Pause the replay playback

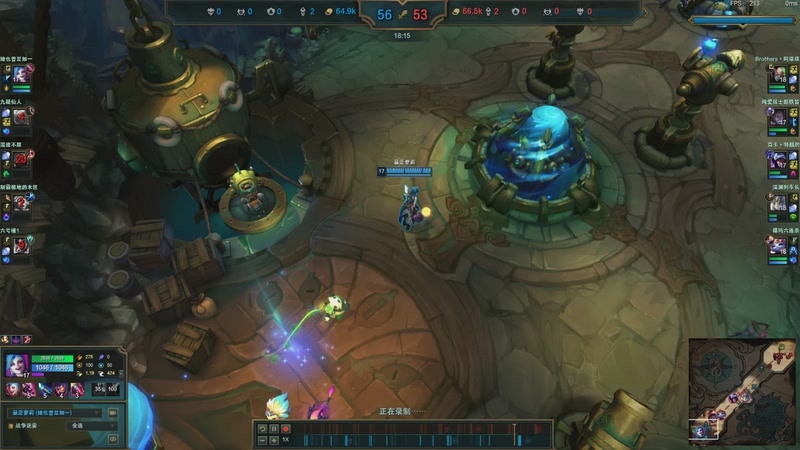273,429
